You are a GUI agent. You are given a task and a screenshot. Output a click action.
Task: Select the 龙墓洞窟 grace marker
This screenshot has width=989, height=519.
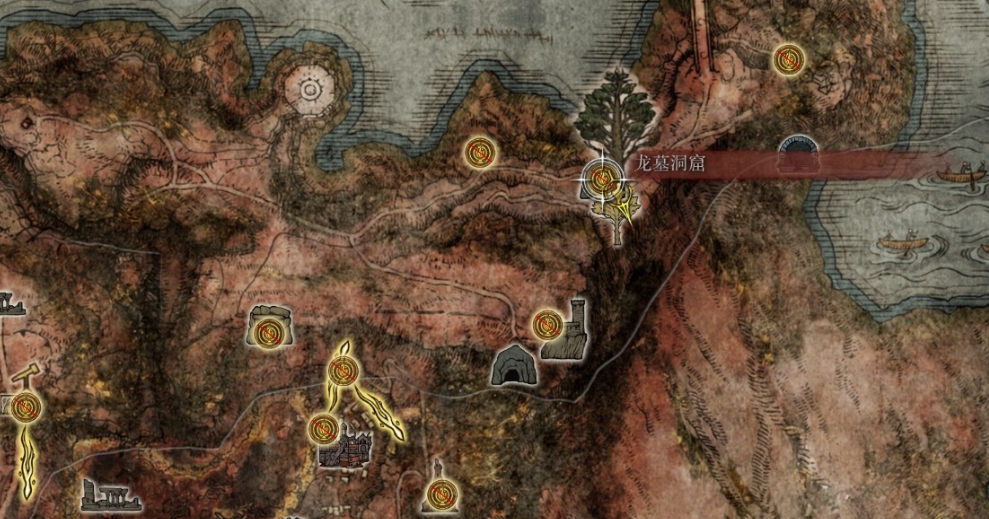[x=602, y=179]
